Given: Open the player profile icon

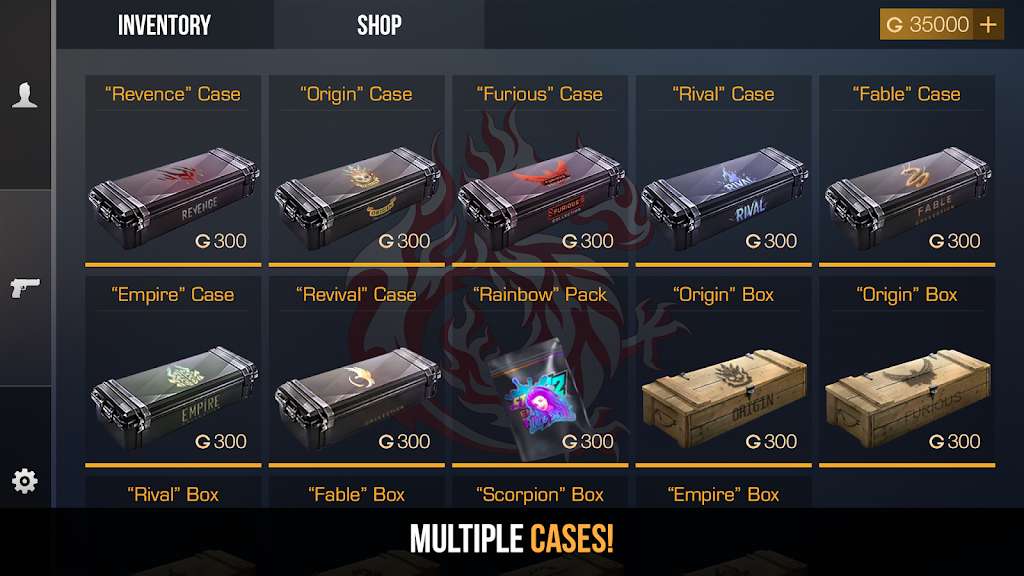Looking at the screenshot, I should tap(25, 95).
